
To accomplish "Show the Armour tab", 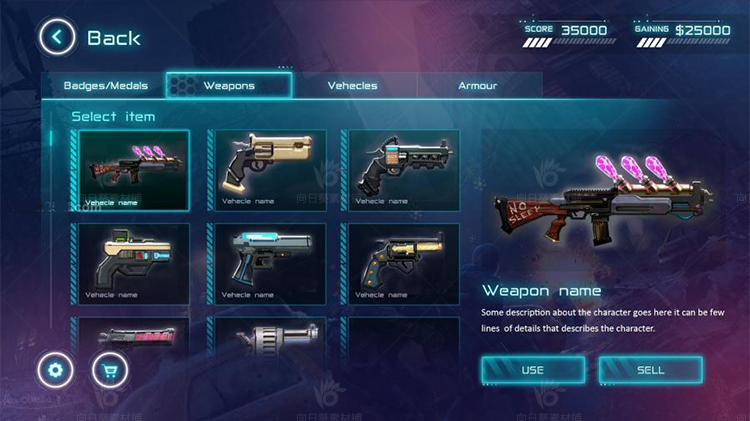I will (477, 85).
